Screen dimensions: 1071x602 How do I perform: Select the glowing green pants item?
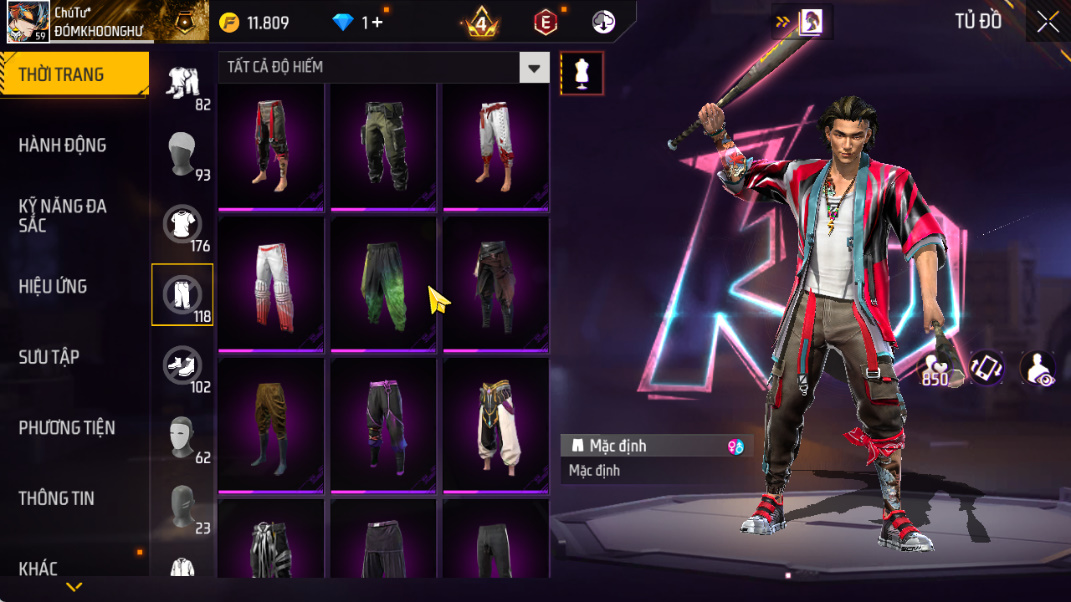click(383, 284)
